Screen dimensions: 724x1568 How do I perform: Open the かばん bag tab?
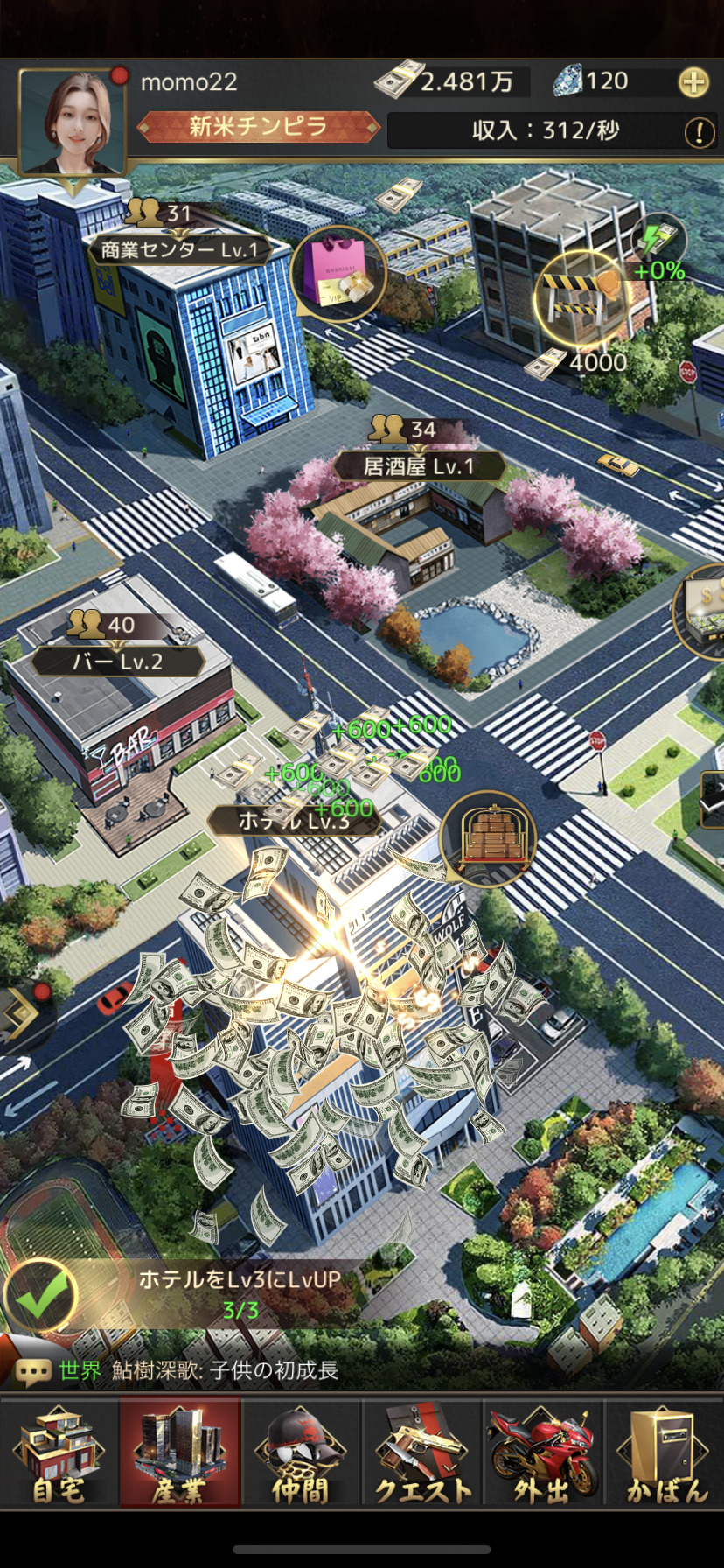pos(665,1453)
